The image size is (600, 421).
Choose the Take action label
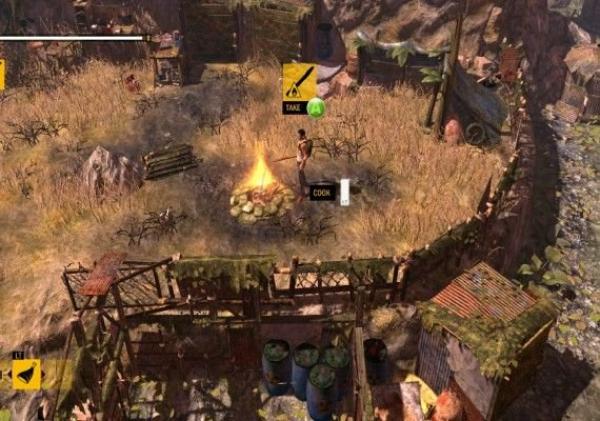click(x=294, y=107)
